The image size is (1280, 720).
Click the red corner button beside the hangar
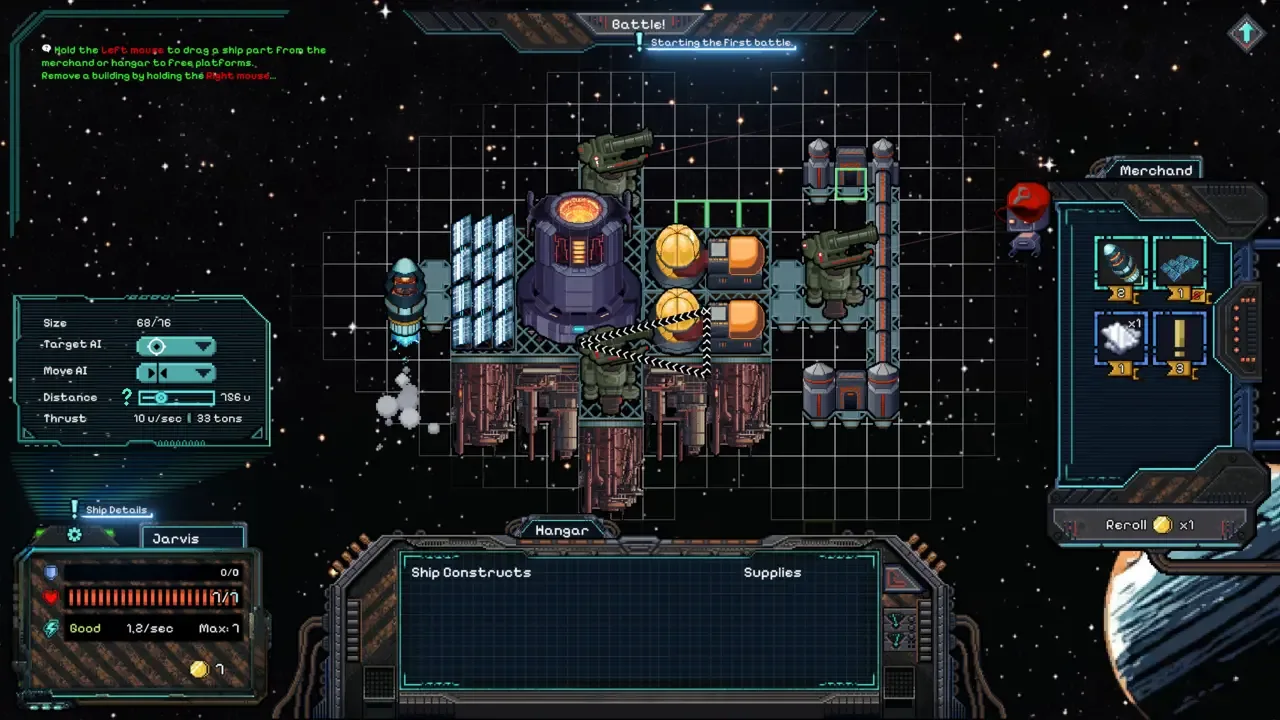pos(900,578)
